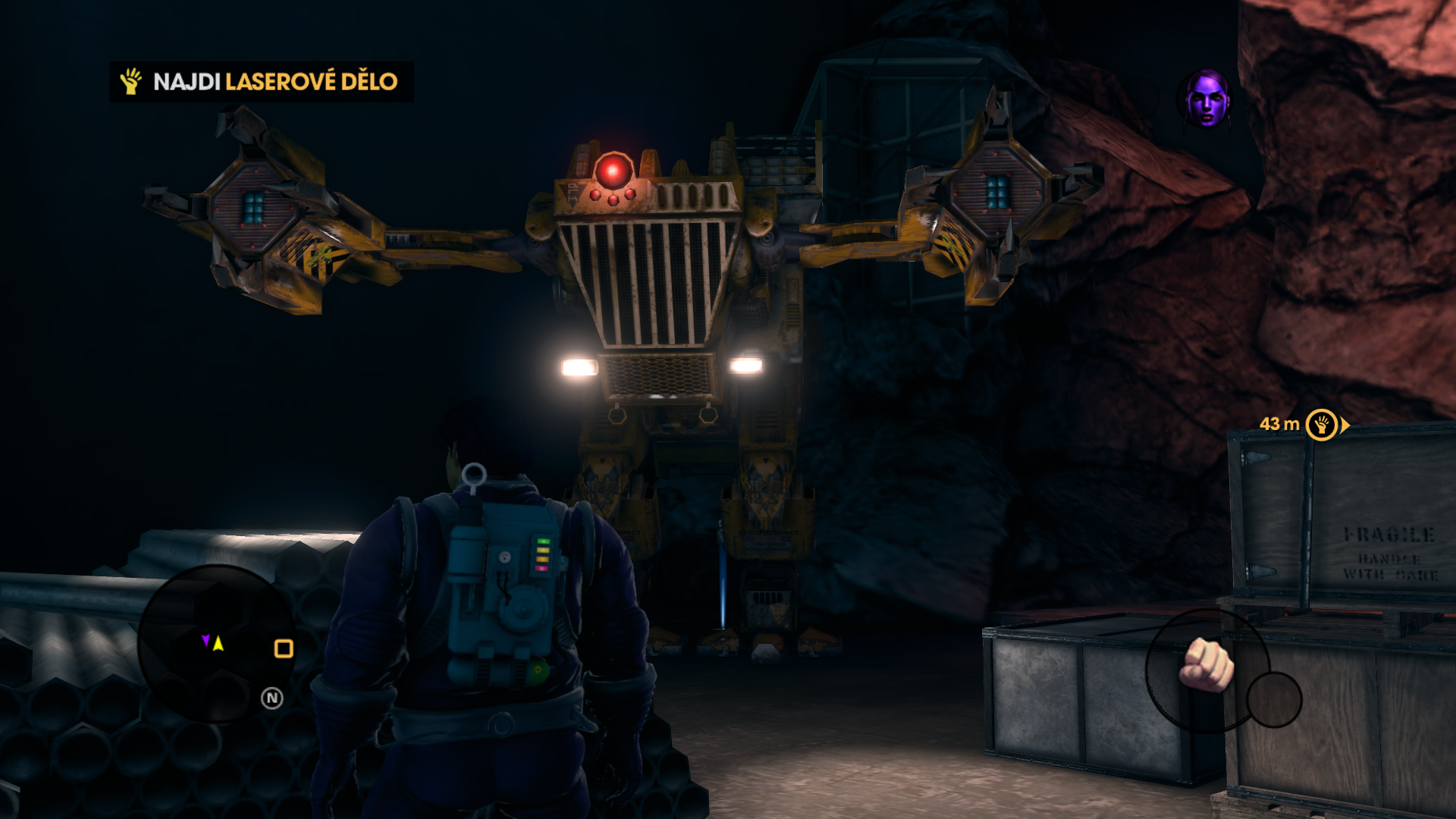Open the circular minimap
Screen dimensions: 1456x819
tap(216, 643)
